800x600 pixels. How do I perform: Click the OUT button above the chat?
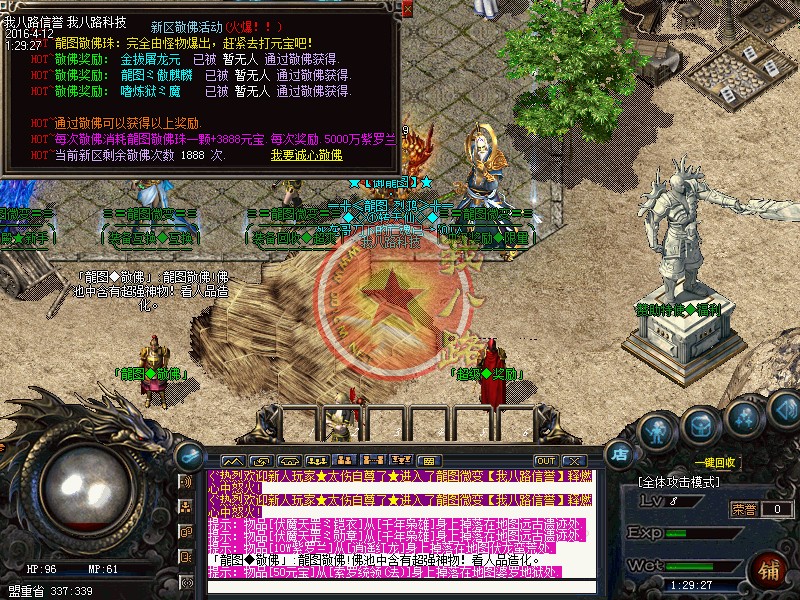tap(545, 460)
